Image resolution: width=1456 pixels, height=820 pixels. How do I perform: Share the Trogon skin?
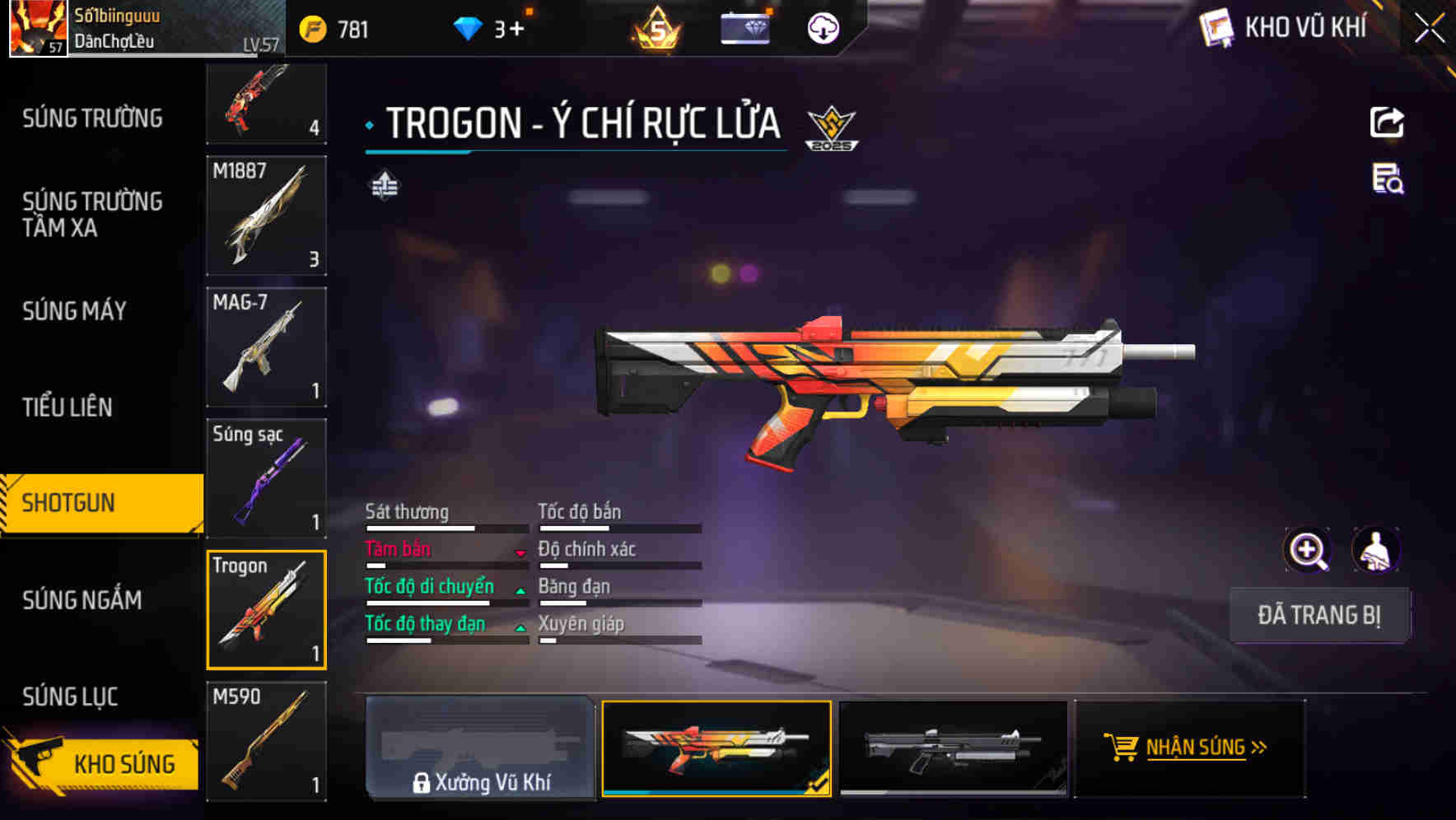point(1387,123)
